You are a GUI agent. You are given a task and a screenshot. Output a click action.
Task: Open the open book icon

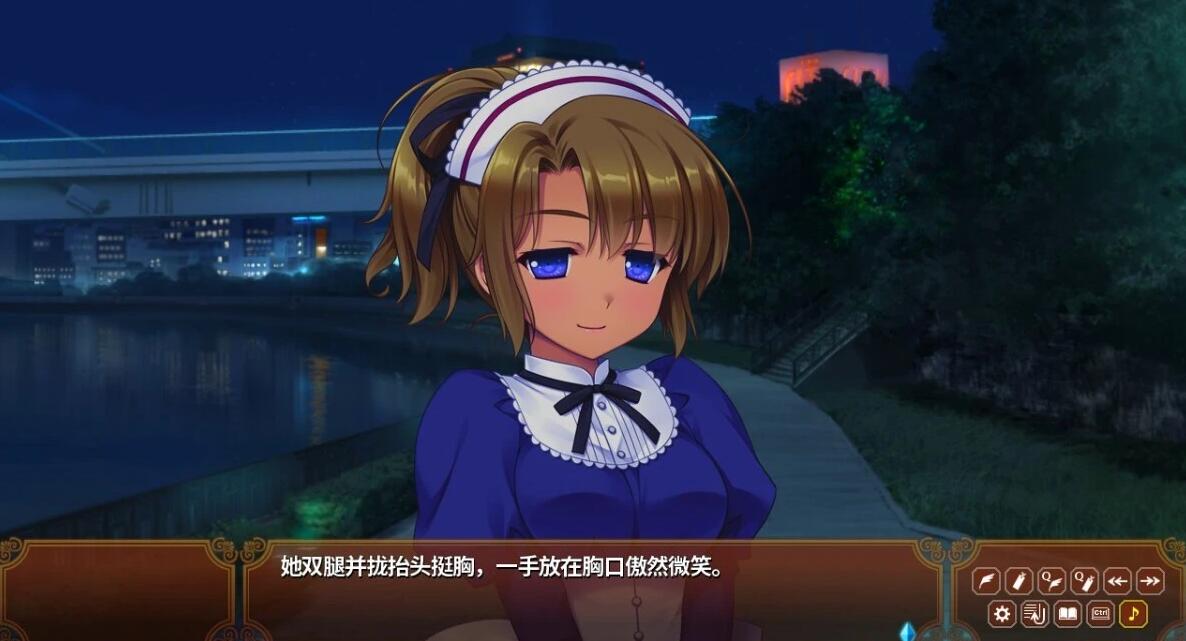click(1068, 613)
